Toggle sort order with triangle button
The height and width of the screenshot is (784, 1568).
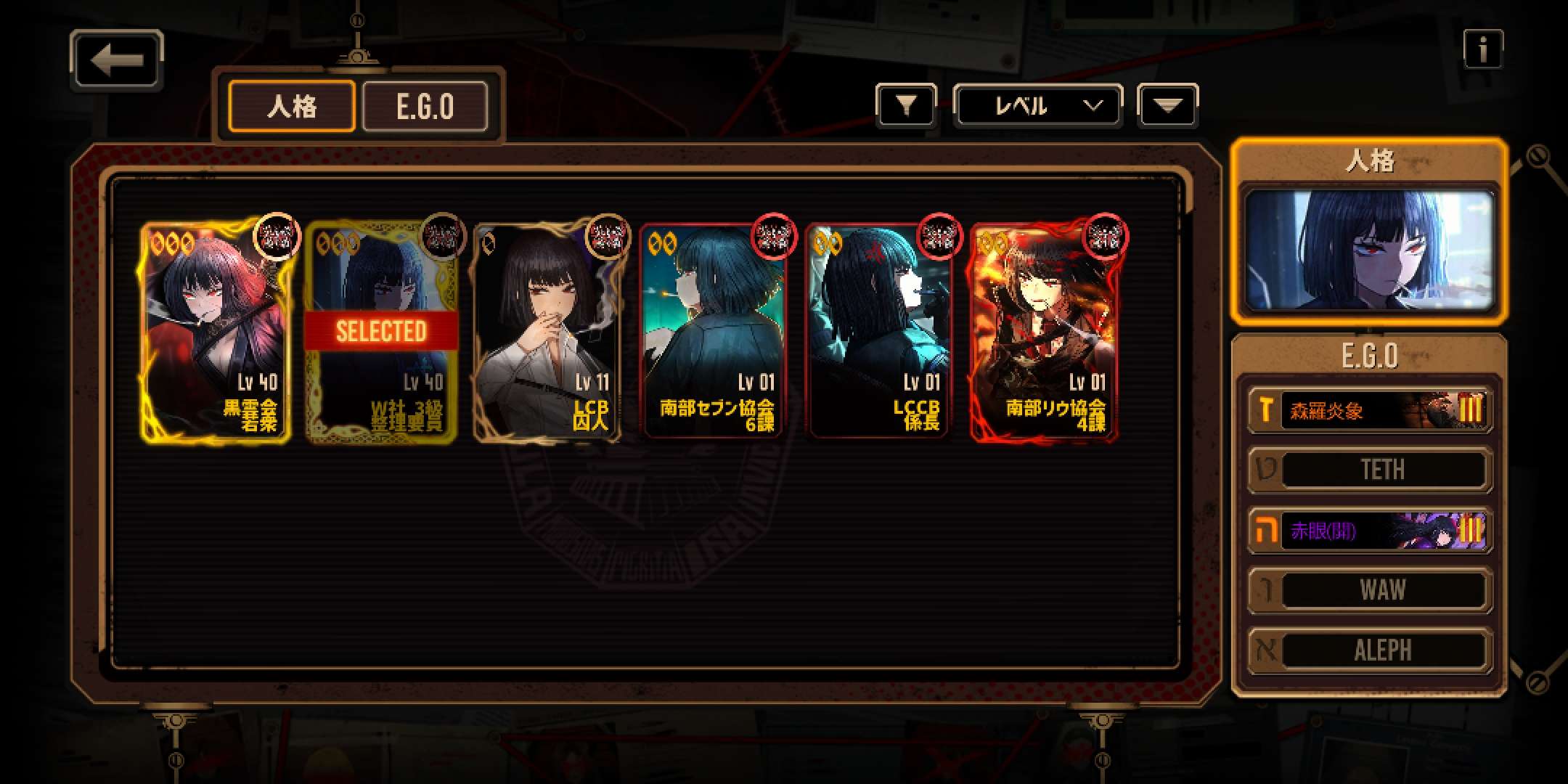point(1167,106)
